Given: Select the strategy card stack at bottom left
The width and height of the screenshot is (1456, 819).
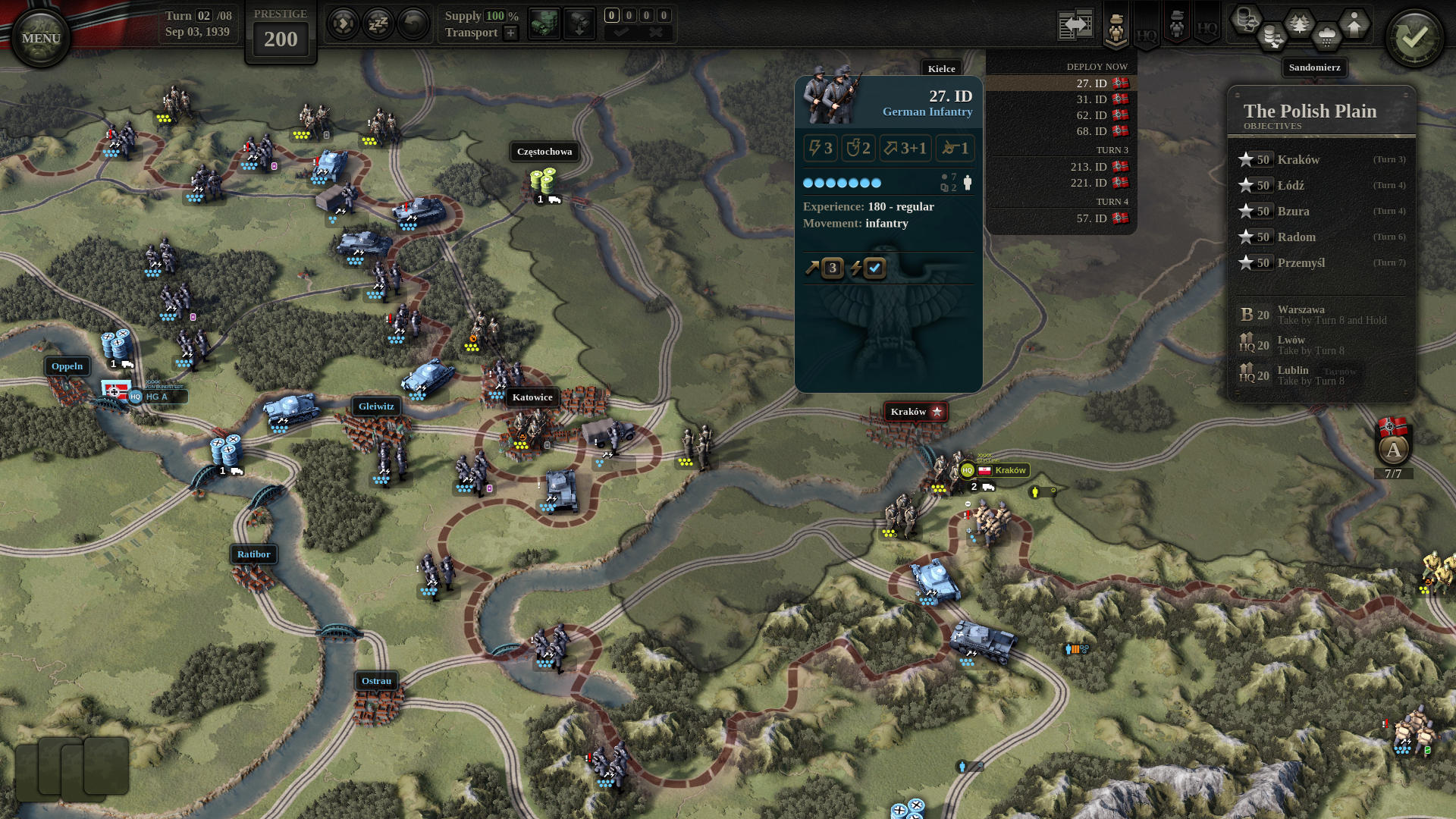Looking at the screenshot, I should coord(72,768).
